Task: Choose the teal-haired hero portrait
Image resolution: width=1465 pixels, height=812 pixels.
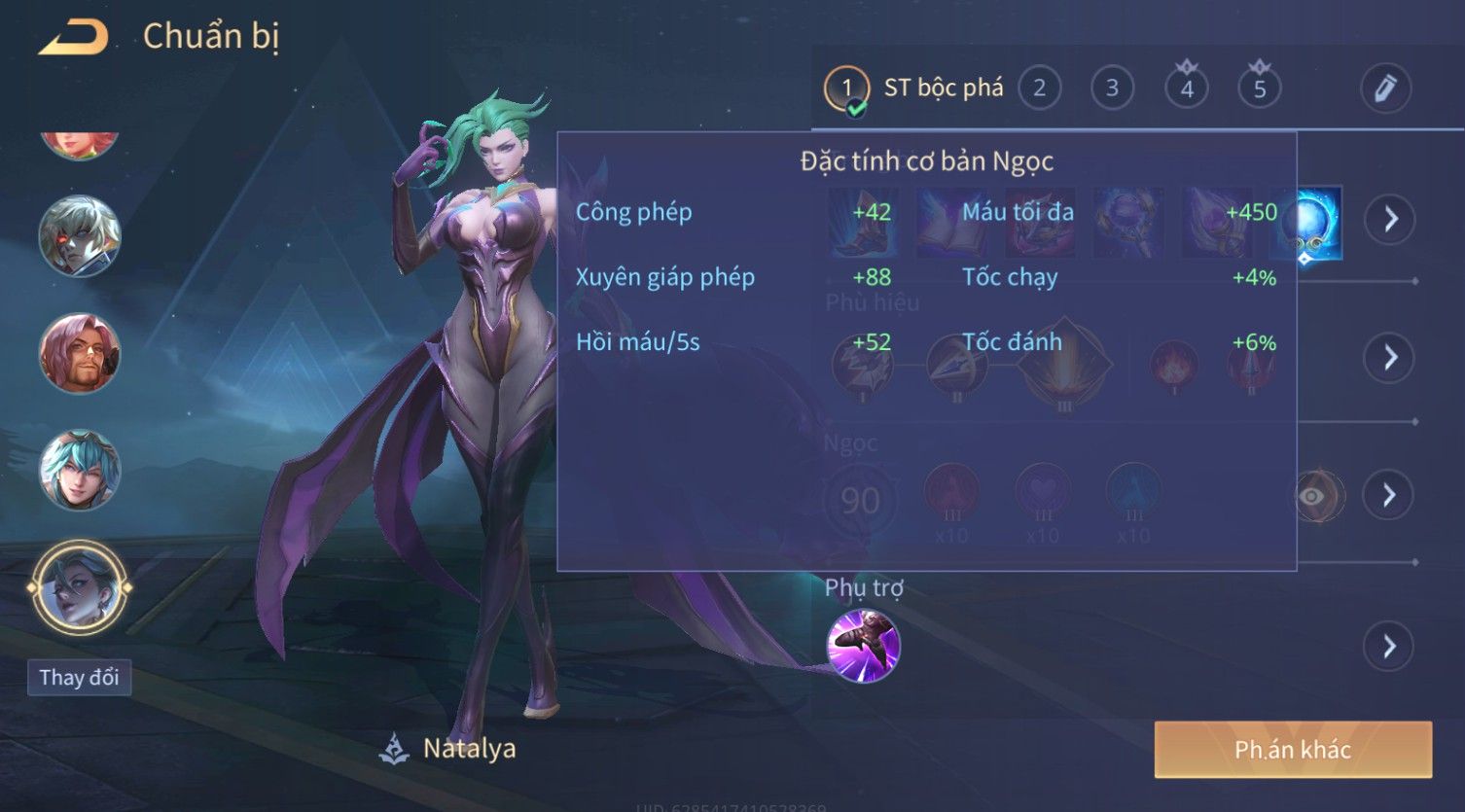Action: (79, 471)
